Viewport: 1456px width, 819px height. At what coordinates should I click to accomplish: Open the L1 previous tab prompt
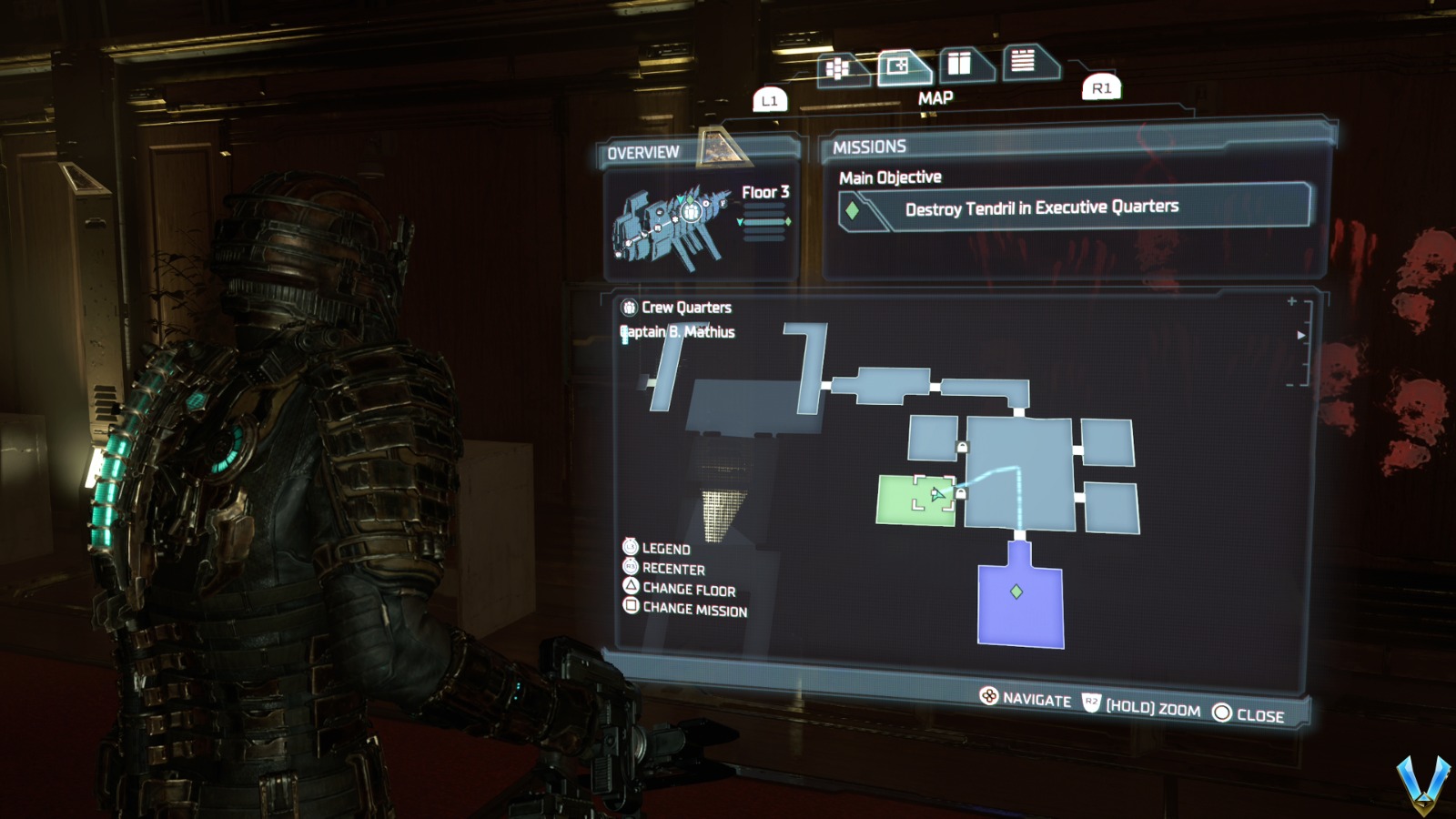tap(769, 101)
